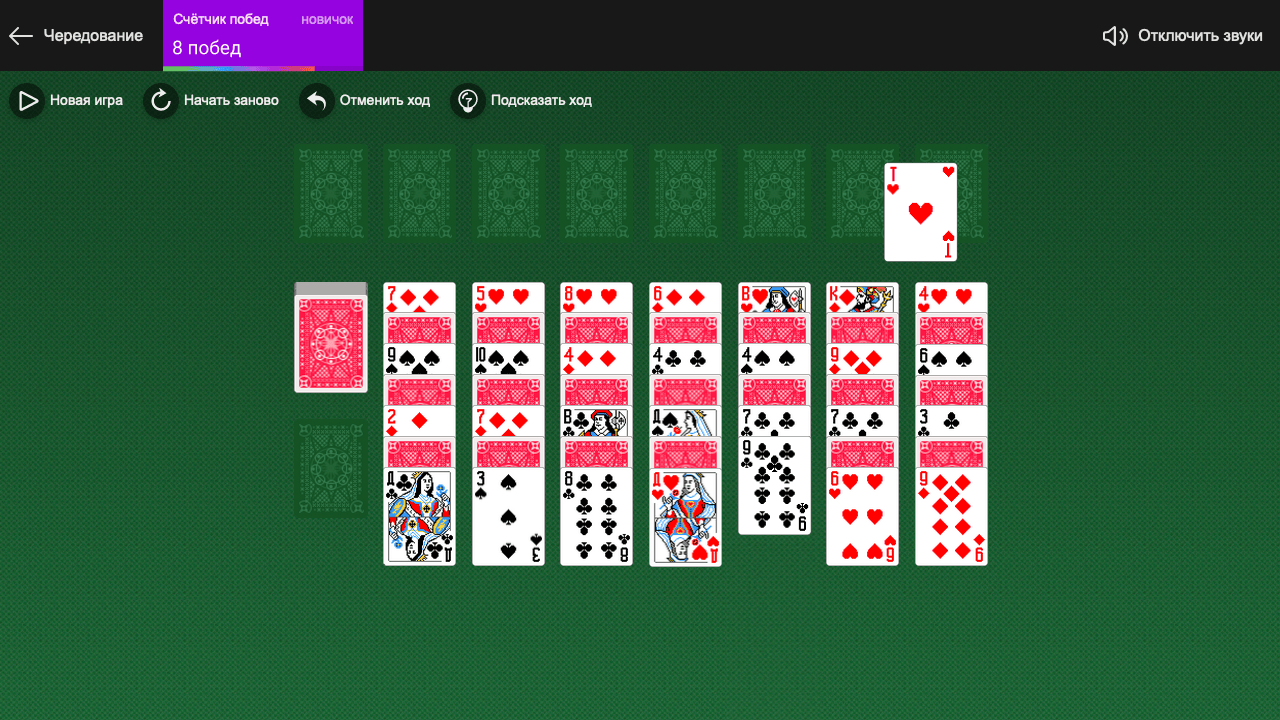Click the back arrow beside Чередование

20,35
